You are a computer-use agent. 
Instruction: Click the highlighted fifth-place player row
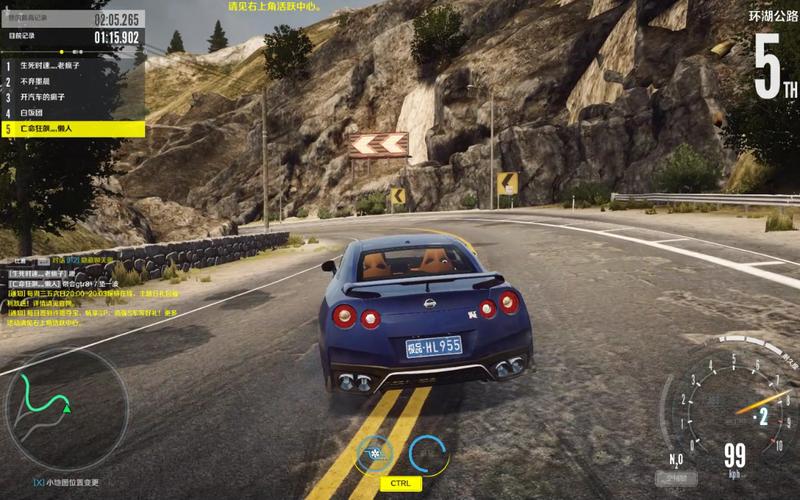click(x=73, y=129)
